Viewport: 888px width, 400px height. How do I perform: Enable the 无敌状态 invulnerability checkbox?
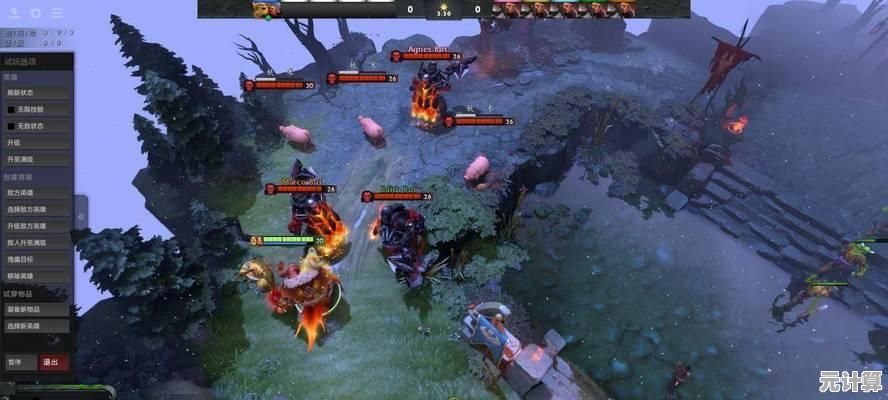12,126
